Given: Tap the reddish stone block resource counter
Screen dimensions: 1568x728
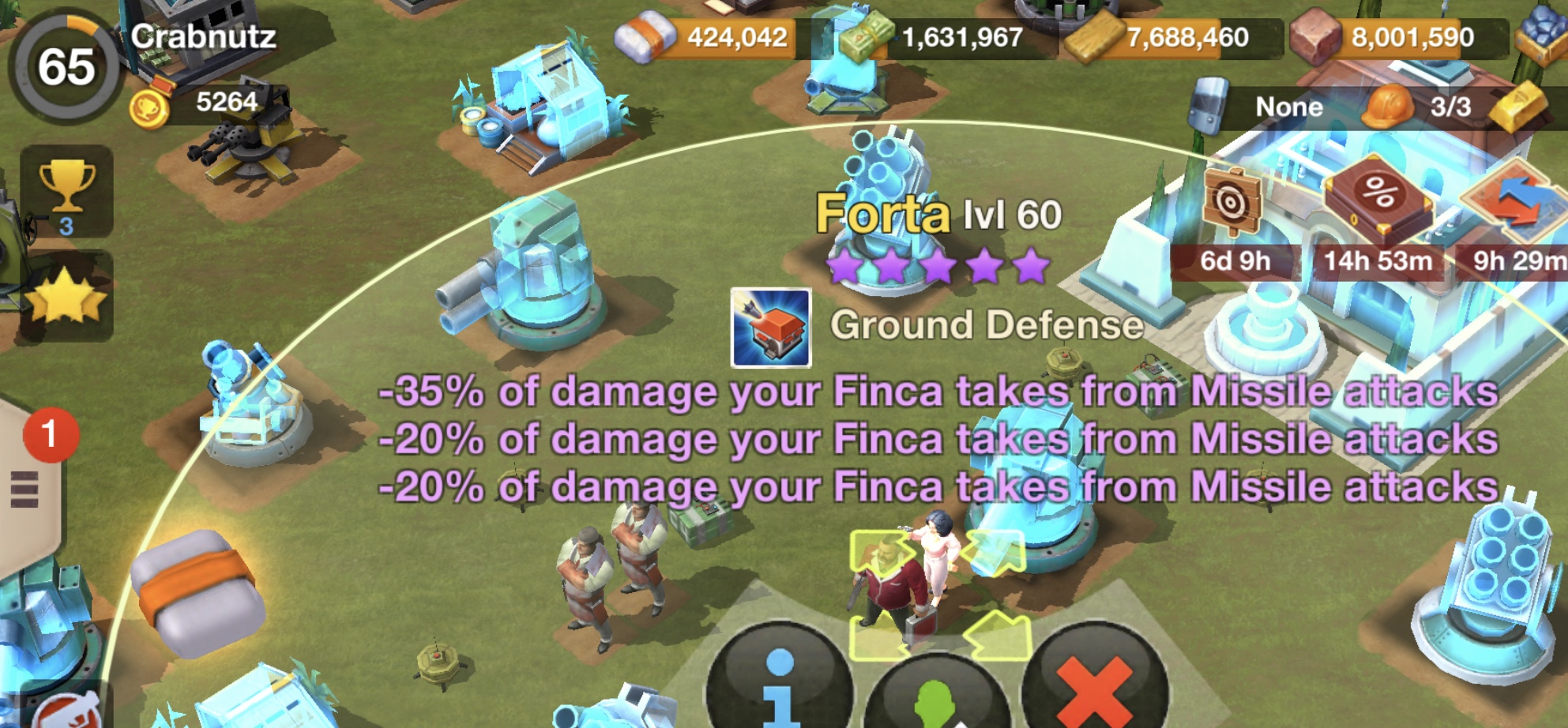Looking at the screenshot, I should pos(1390,37).
